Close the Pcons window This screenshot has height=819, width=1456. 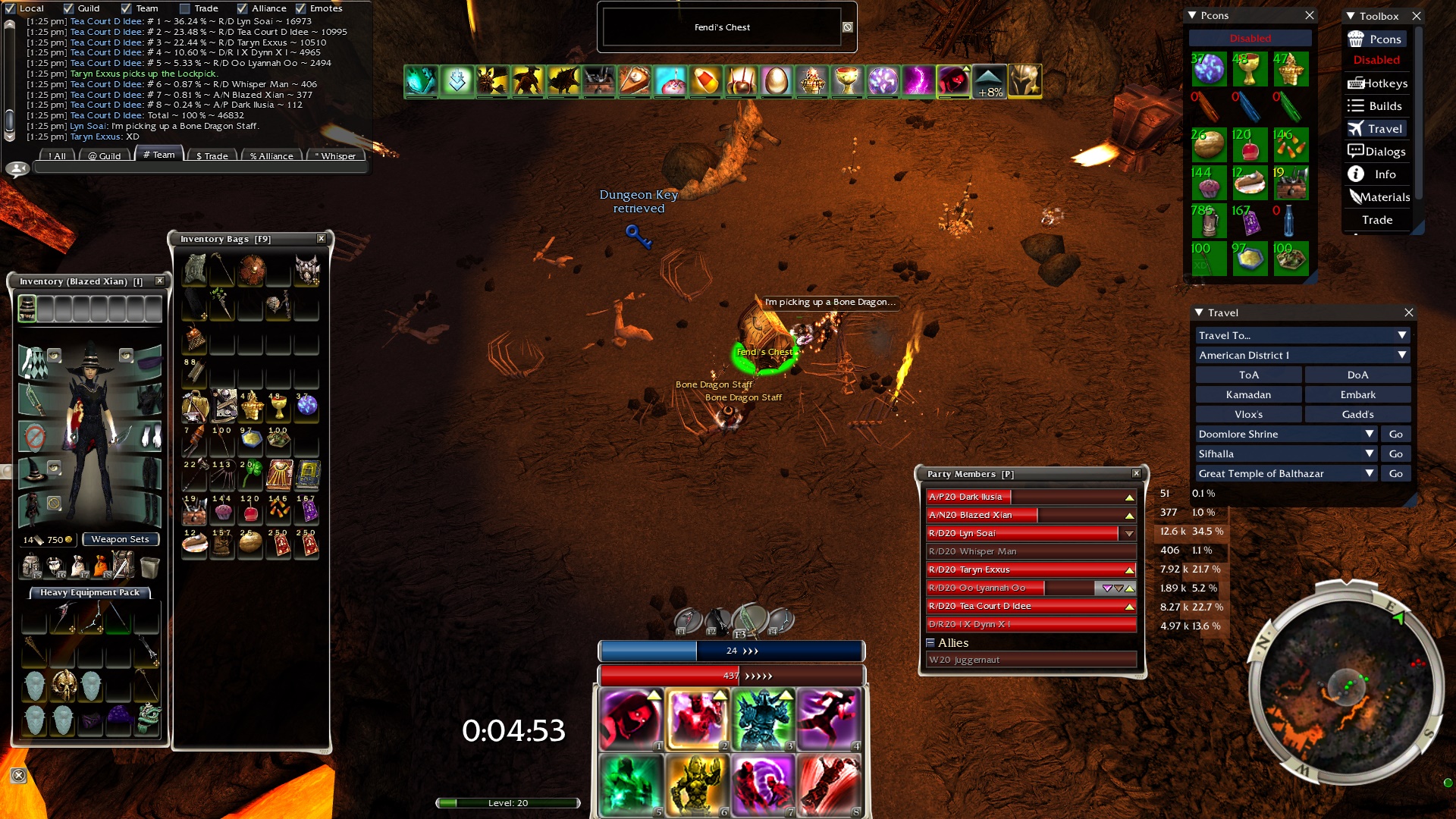tap(1310, 15)
